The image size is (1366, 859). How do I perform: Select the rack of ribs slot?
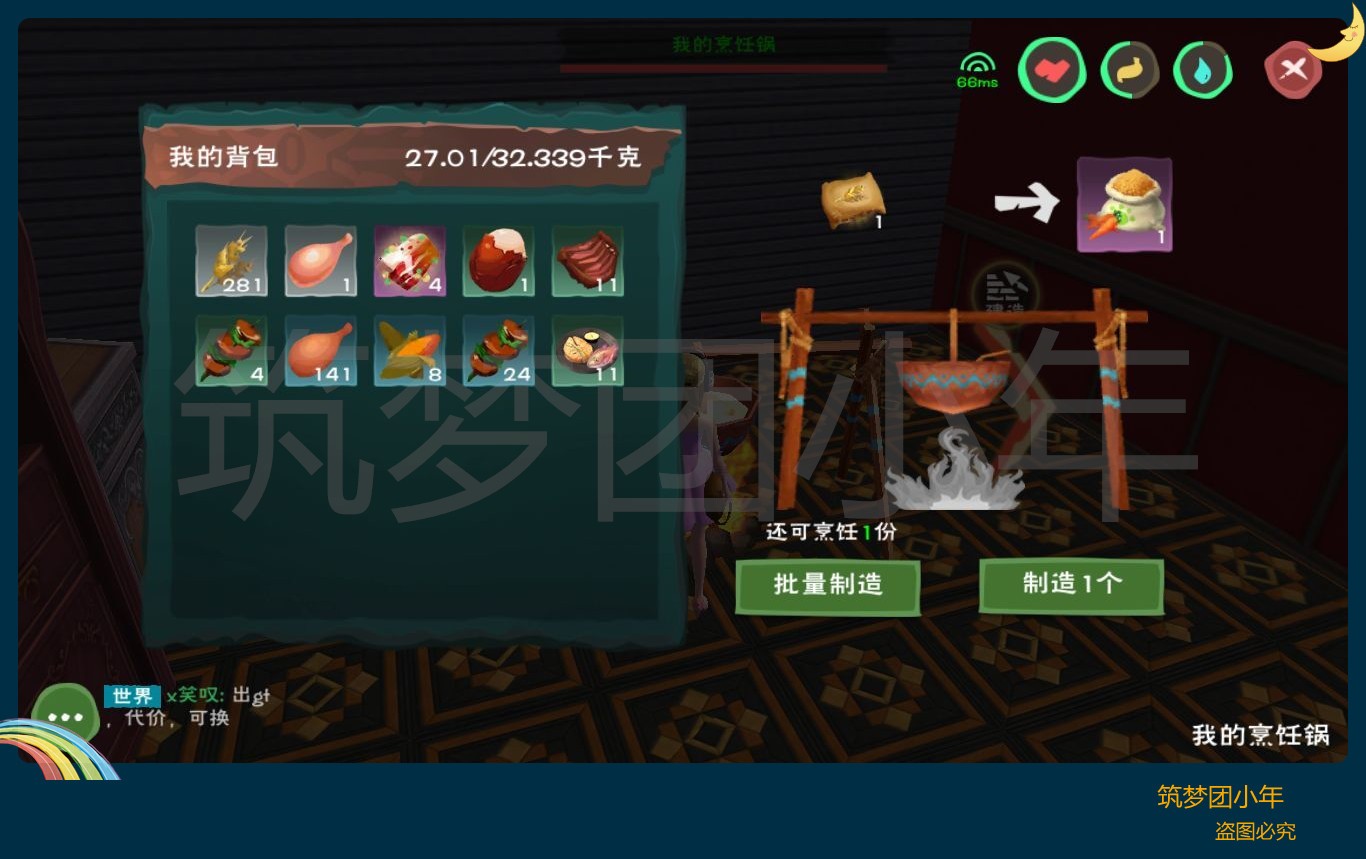click(587, 261)
